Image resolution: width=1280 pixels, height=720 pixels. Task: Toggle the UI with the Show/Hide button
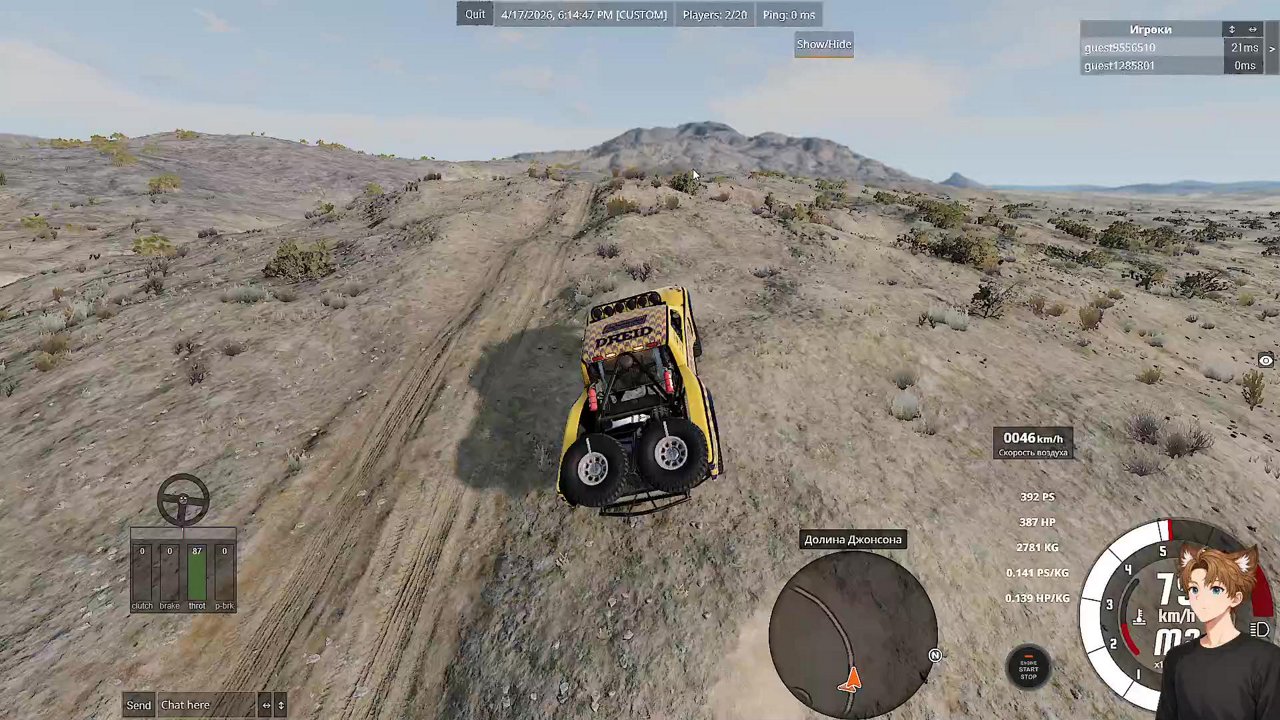pos(823,44)
